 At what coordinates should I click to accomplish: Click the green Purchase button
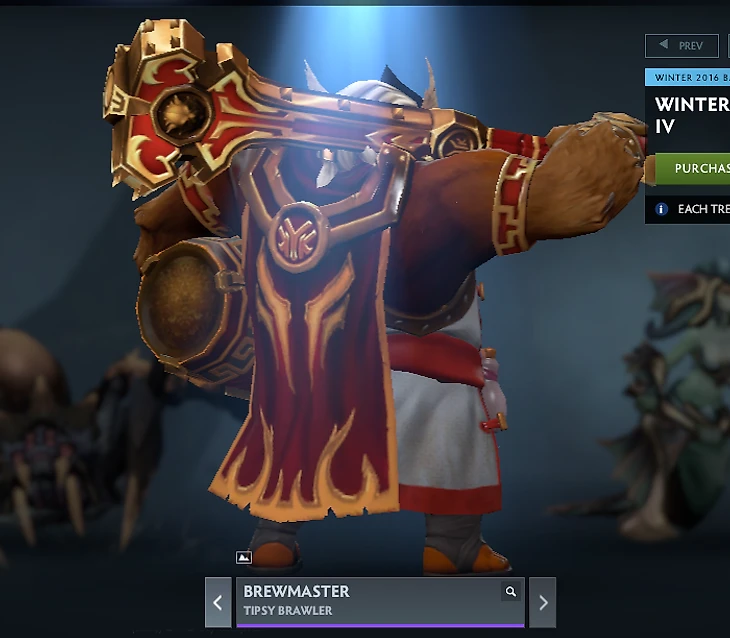pos(690,168)
